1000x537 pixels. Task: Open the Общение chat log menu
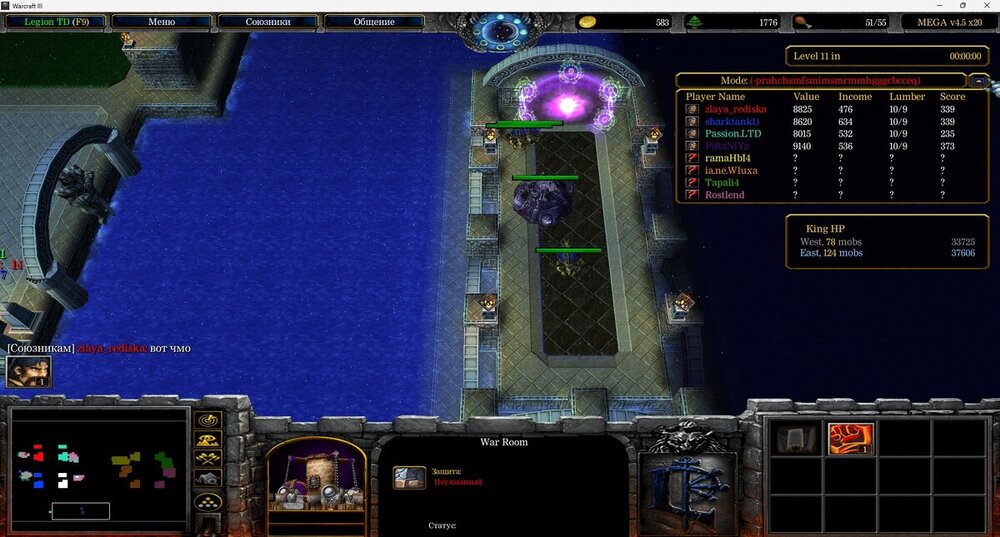[x=373, y=21]
